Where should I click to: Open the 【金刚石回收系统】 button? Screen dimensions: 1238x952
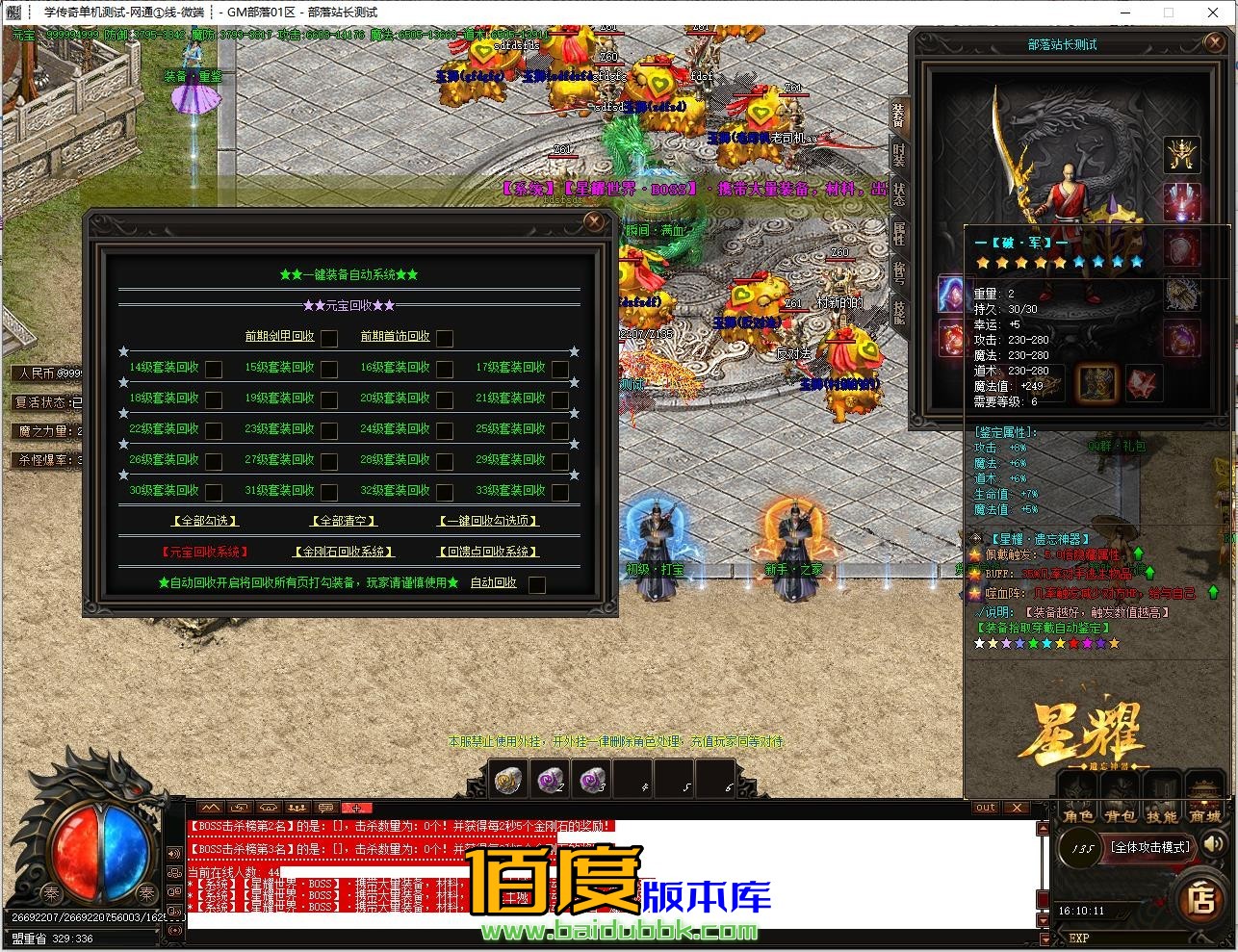click(344, 552)
